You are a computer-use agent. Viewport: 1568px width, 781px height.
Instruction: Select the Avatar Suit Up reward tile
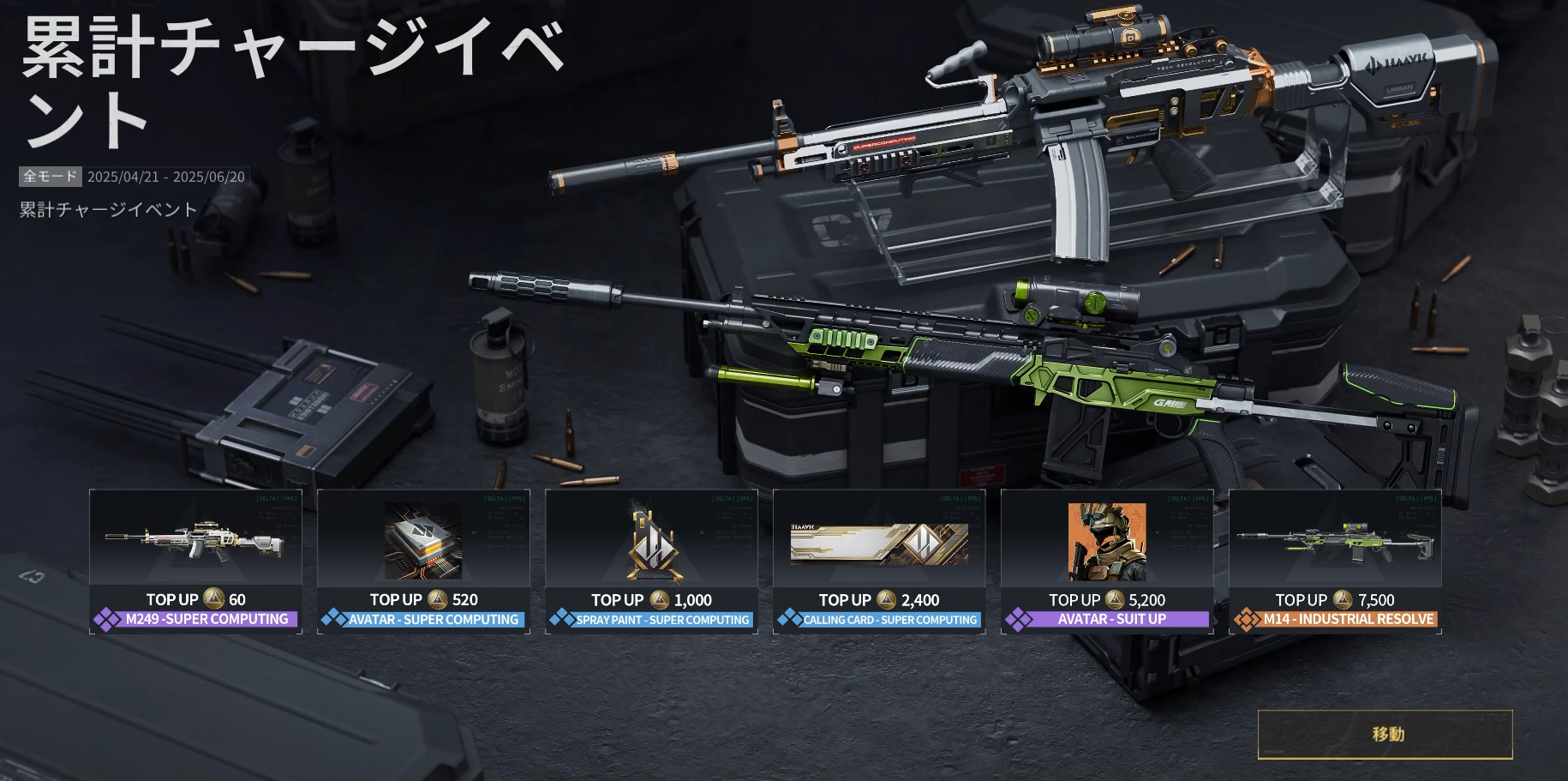point(1107,561)
